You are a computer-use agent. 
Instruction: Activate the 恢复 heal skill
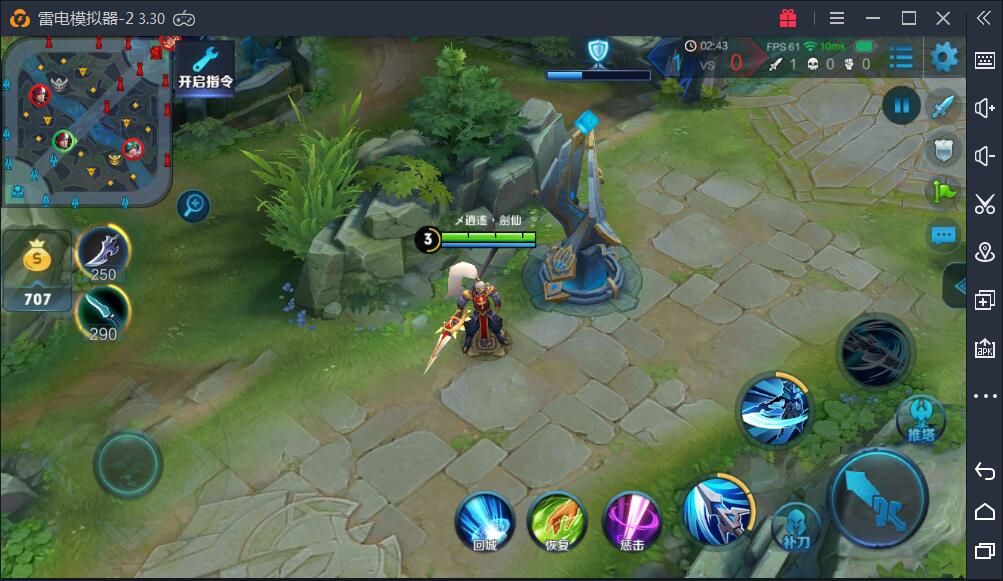(x=557, y=520)
